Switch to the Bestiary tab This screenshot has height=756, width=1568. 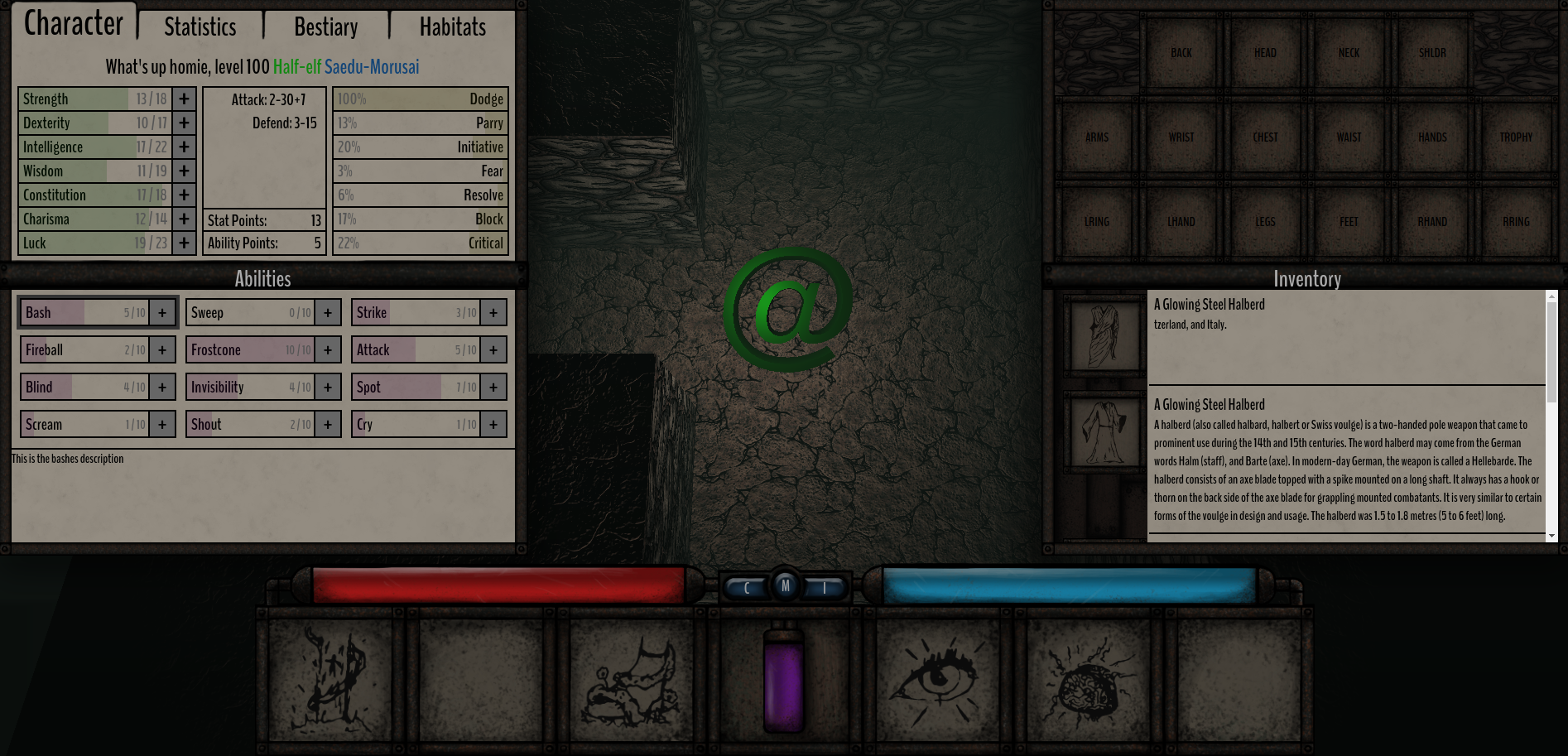coord(325,26)
